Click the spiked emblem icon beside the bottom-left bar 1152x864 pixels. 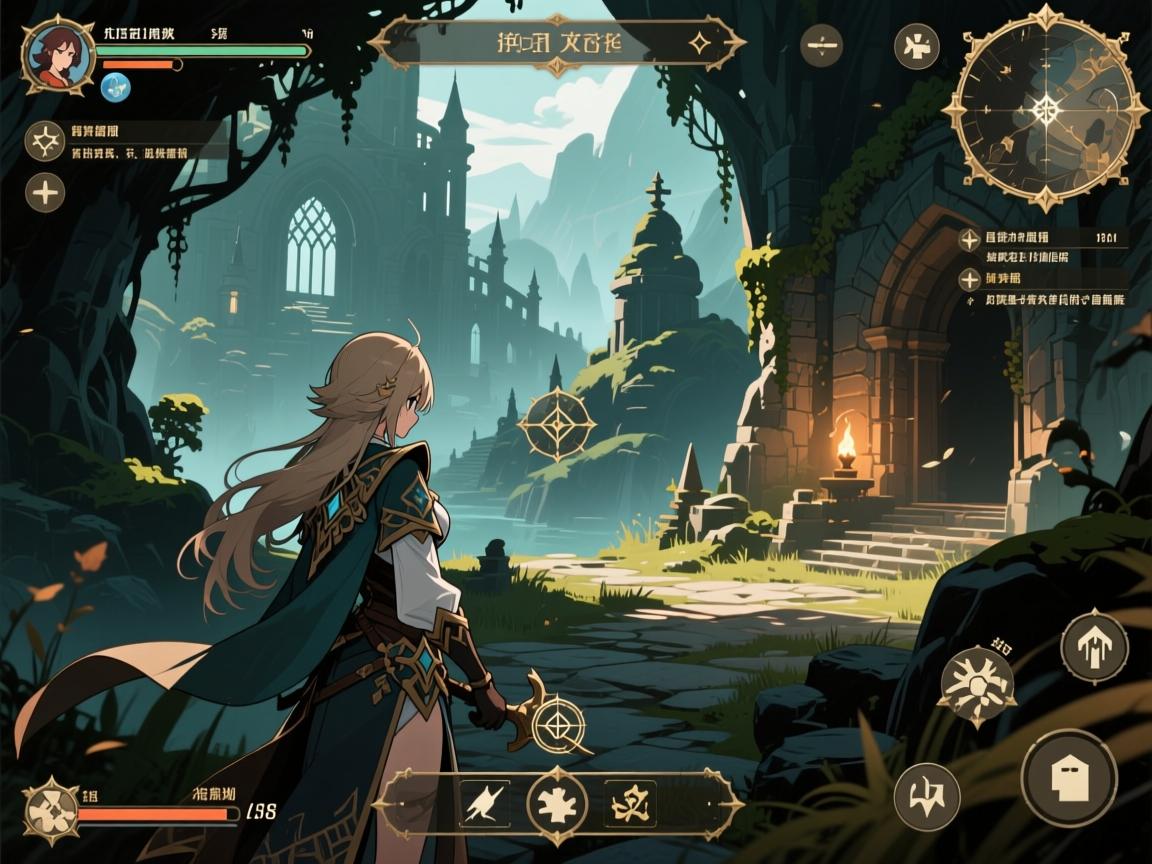click(x=50, y=808)
